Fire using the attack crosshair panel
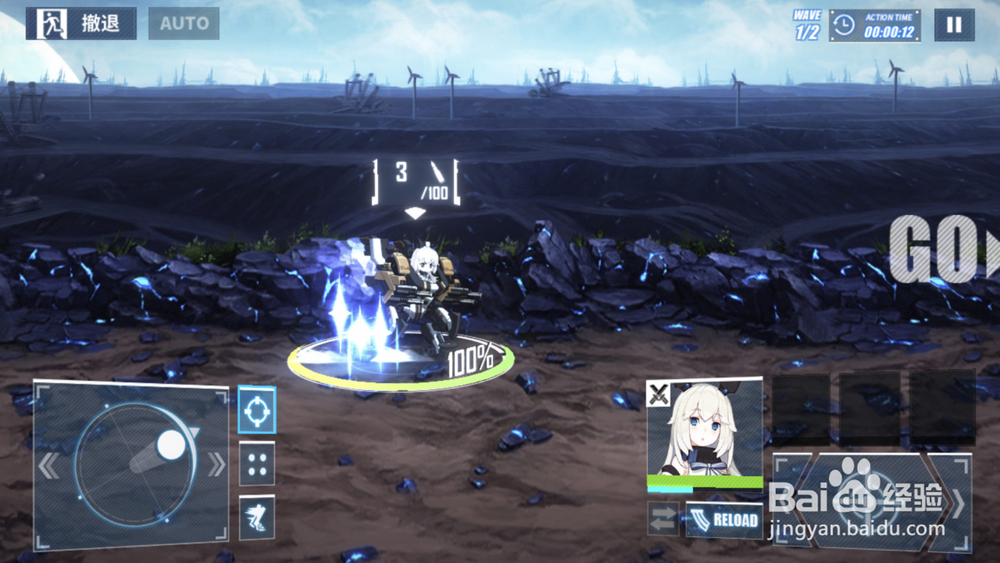The height and width of the screenshot is (563, 1000). click(x=870, y=500)
